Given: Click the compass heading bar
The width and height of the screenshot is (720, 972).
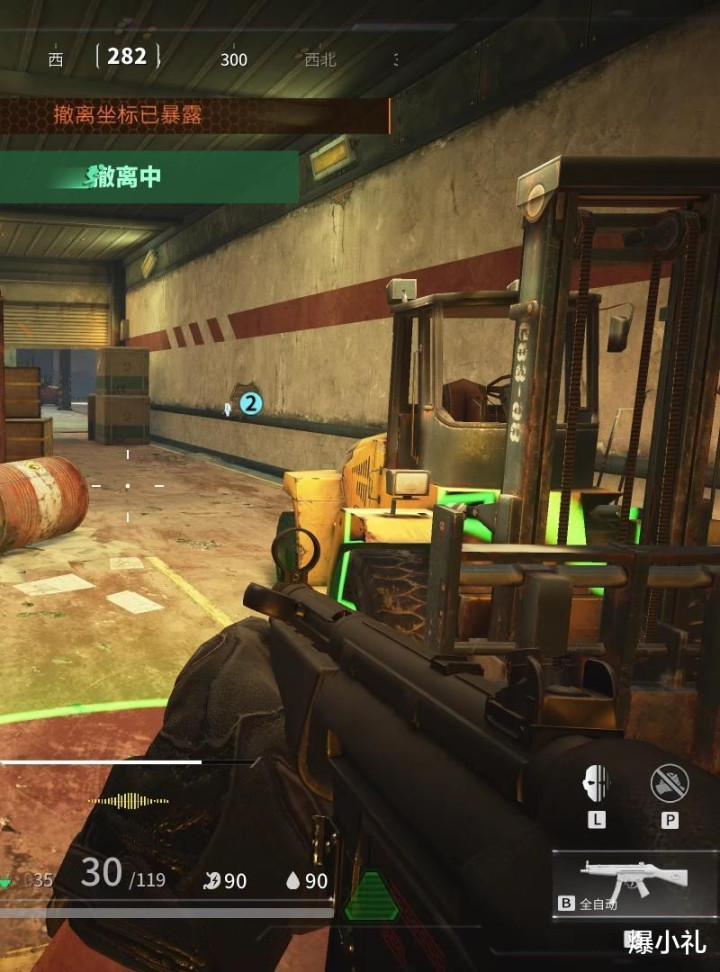Looking at the screenshot, I should tap(222, 58).
